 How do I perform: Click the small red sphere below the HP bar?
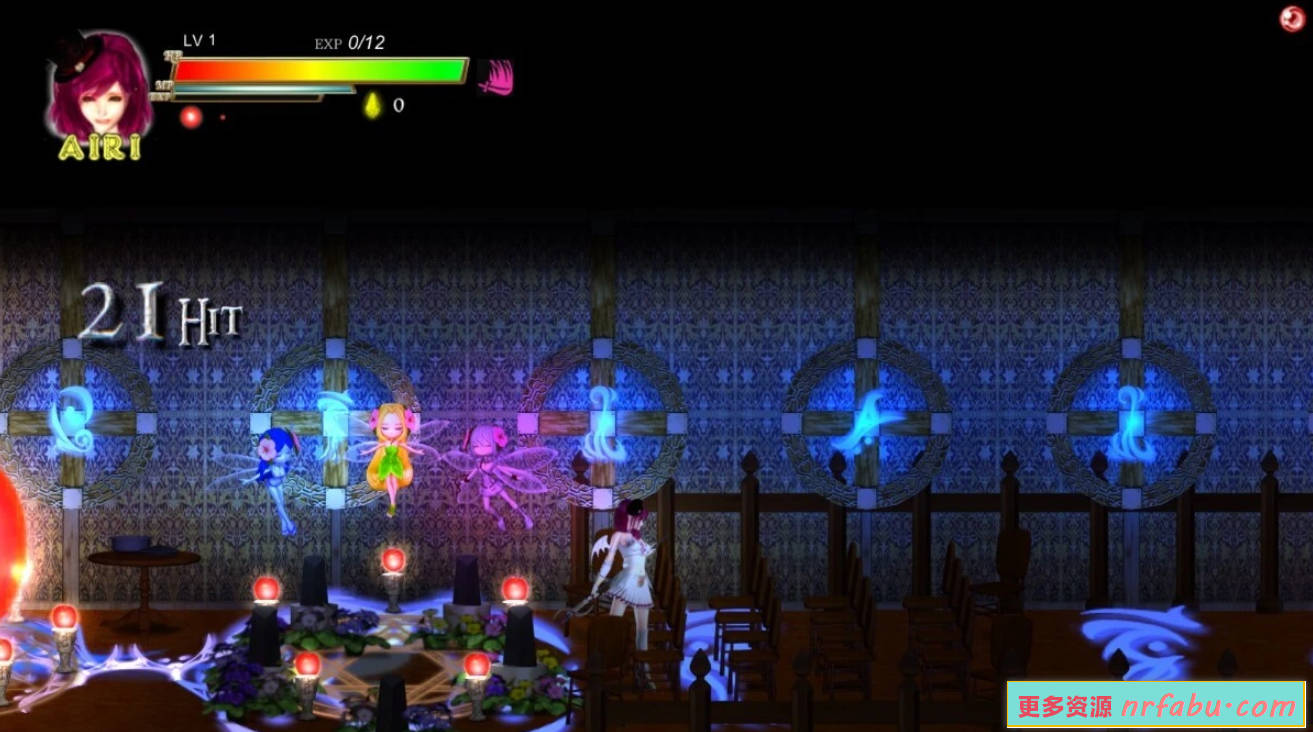click(189, 115)
